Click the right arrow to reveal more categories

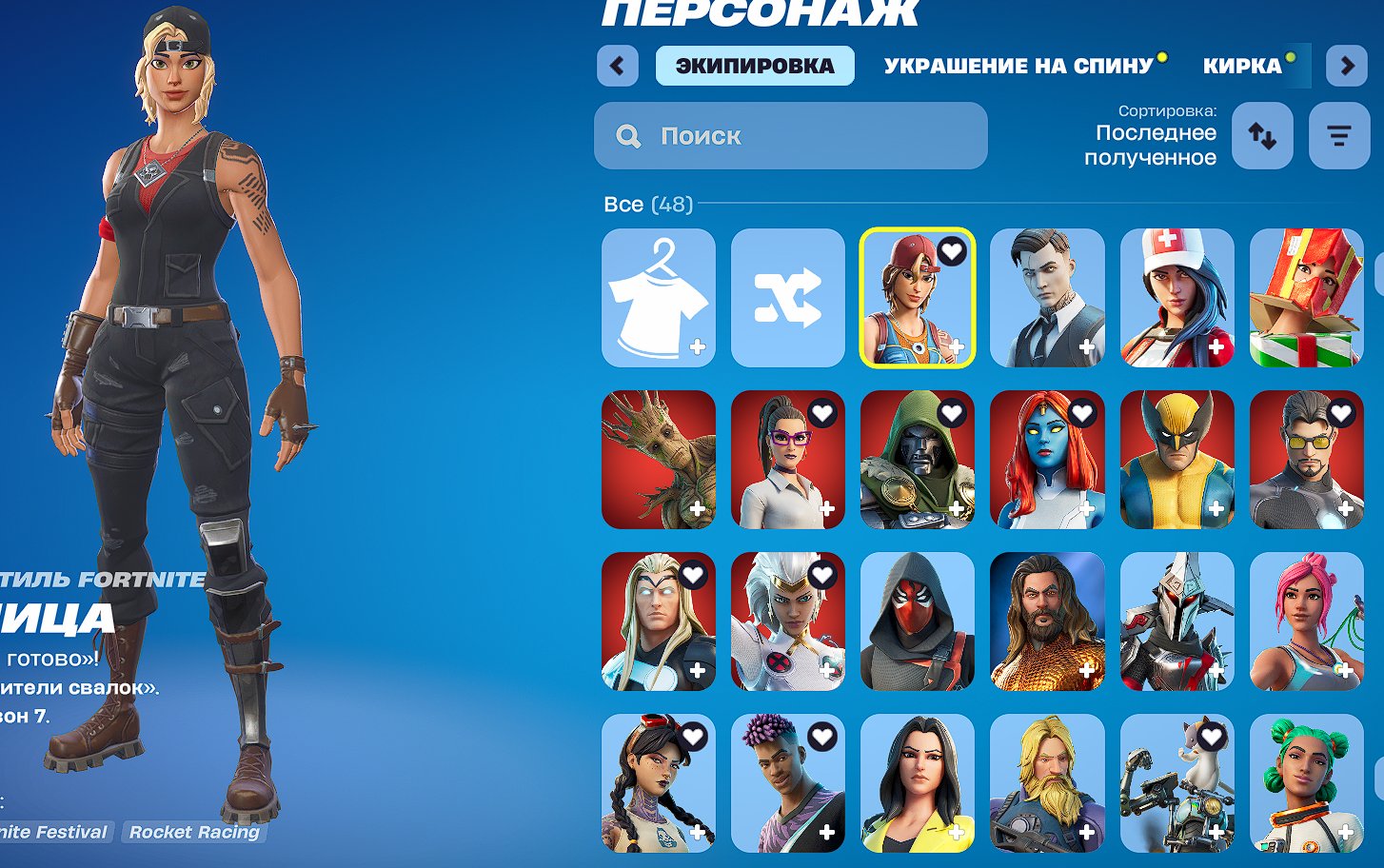pos(1349,66)
